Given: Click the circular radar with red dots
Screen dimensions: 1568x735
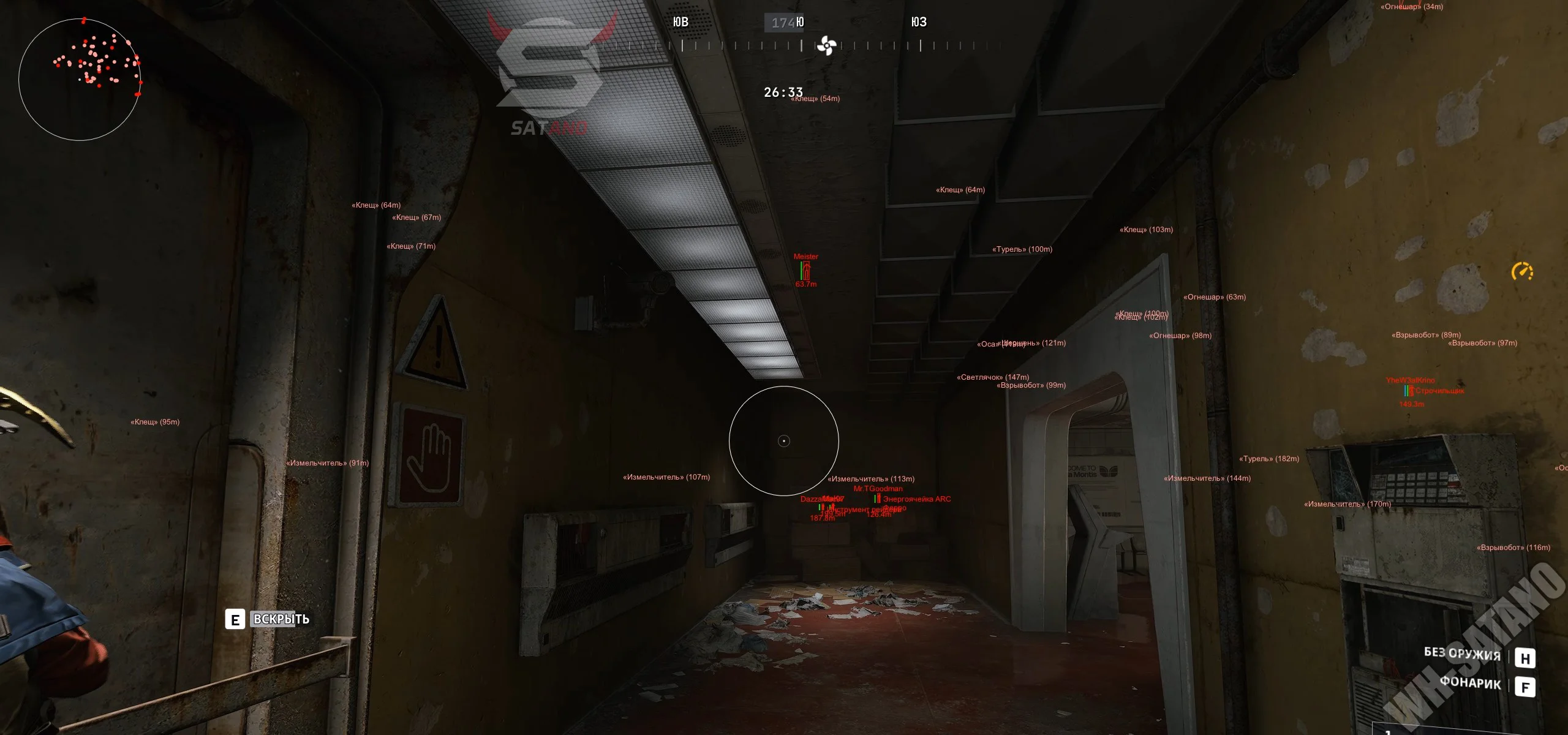Looking at the screenshot, I should coord(80,79).
